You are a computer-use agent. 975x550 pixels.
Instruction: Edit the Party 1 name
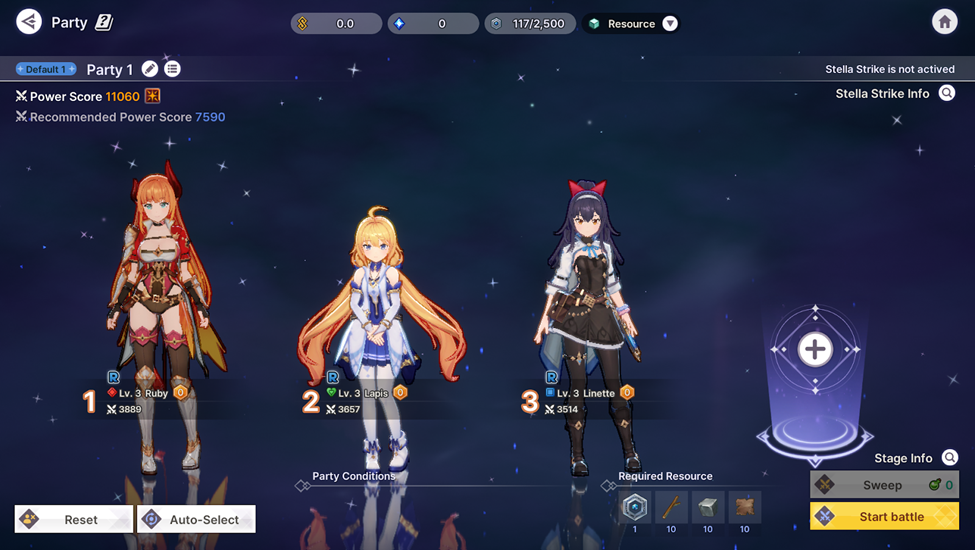click(150, 69)
